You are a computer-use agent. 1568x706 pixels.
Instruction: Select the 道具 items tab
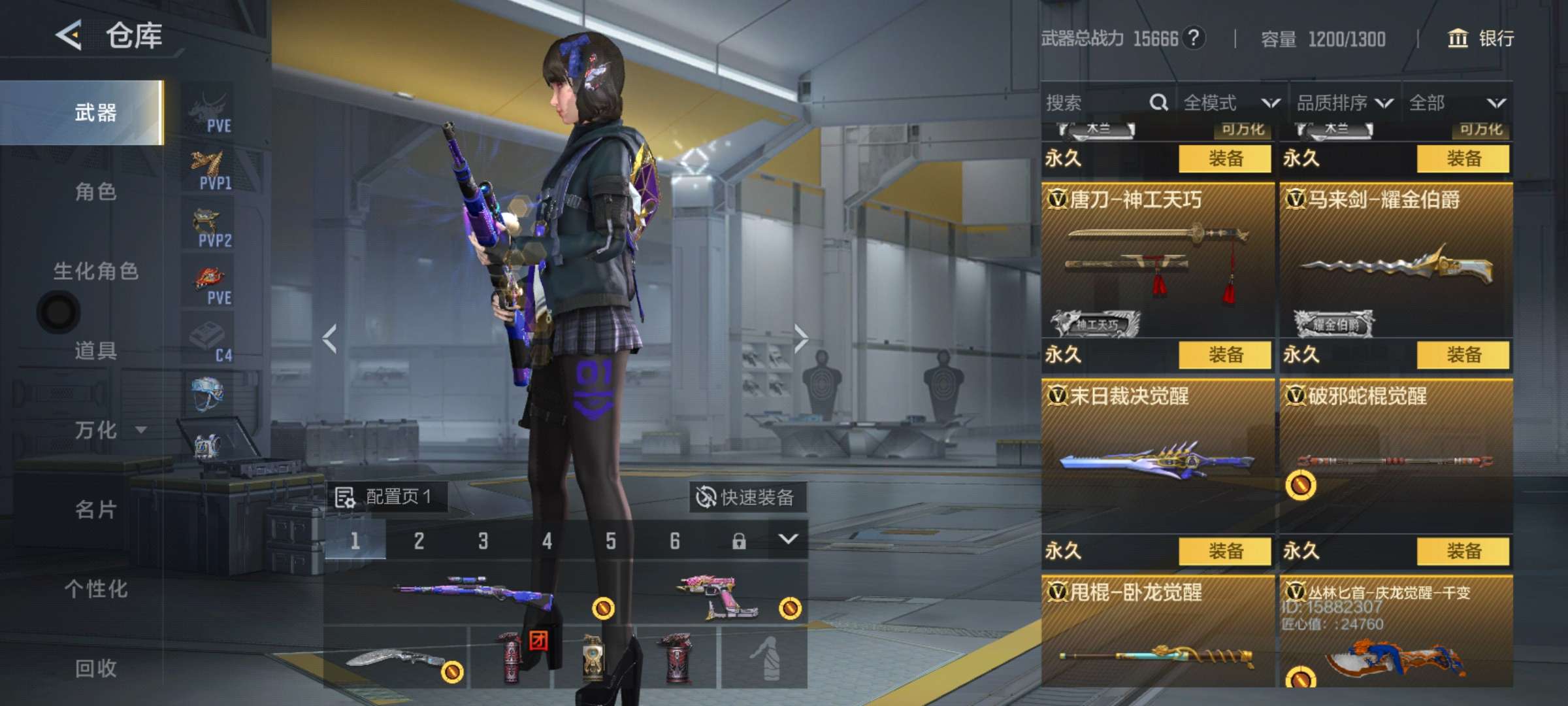(95, 350)
